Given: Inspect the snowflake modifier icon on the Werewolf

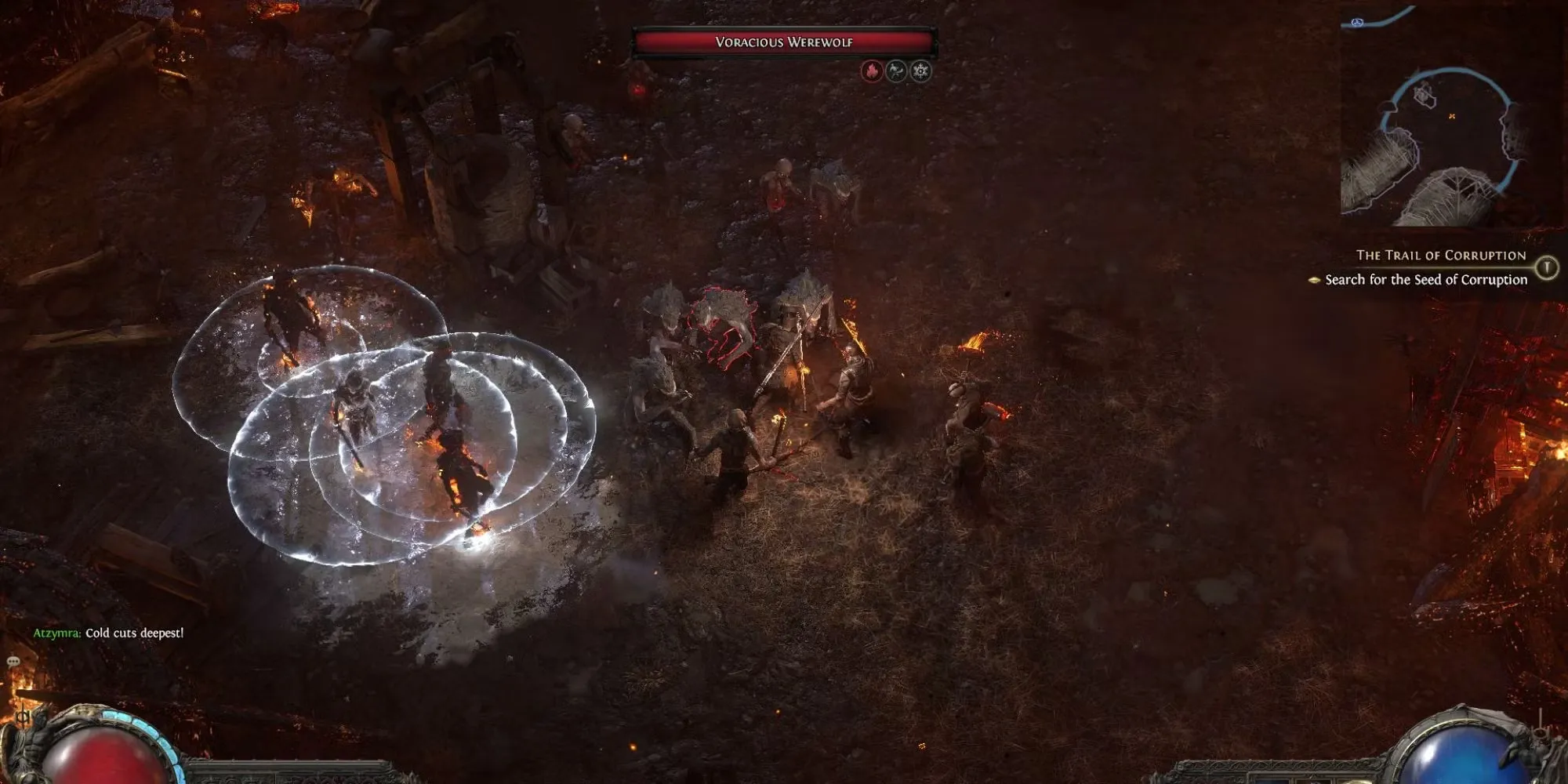Looking at the screenshot, I should tap(920, 72).
